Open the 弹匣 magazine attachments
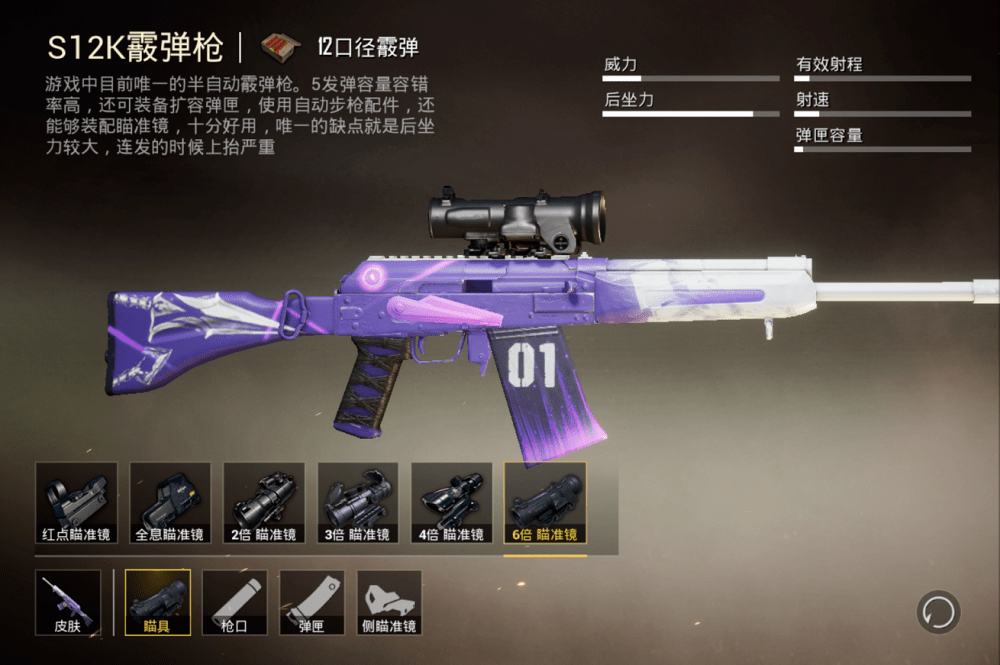Image resolution: width=1000 pixels, height=665 pixels. pos(312,603)
